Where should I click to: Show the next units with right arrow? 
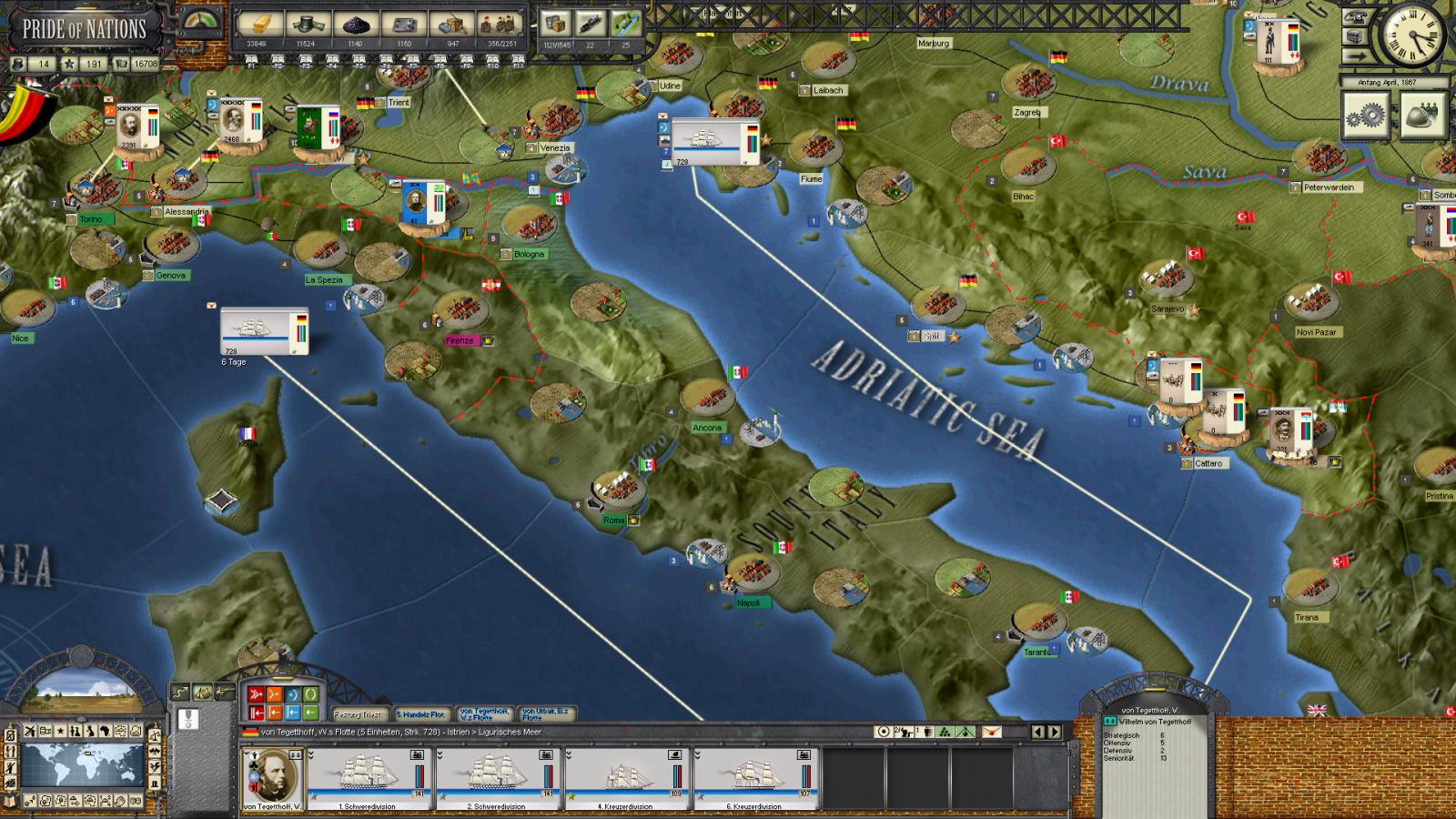[x=1055, y=732]
